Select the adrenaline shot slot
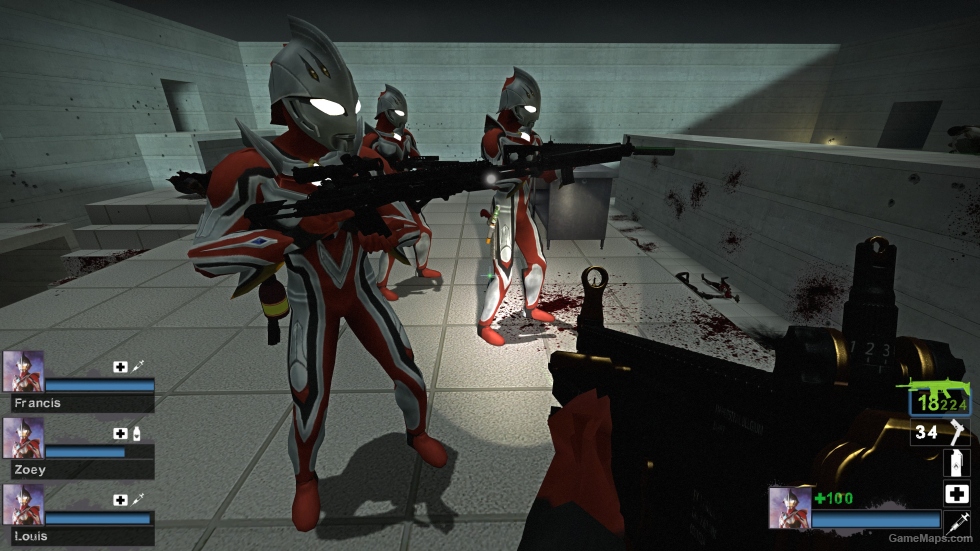 (956, 521)
